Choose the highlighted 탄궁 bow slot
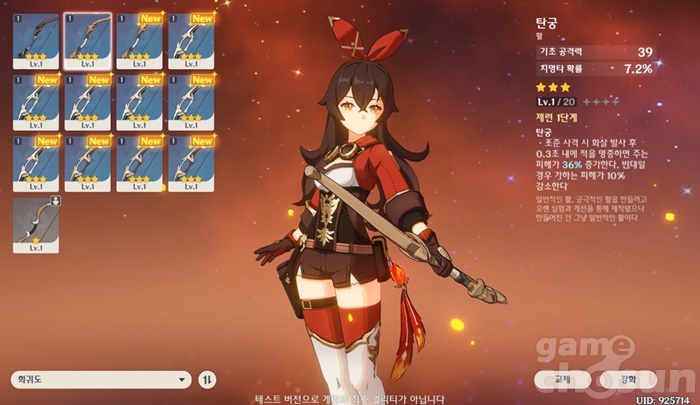Screen dimensions: 700x405 88,42
